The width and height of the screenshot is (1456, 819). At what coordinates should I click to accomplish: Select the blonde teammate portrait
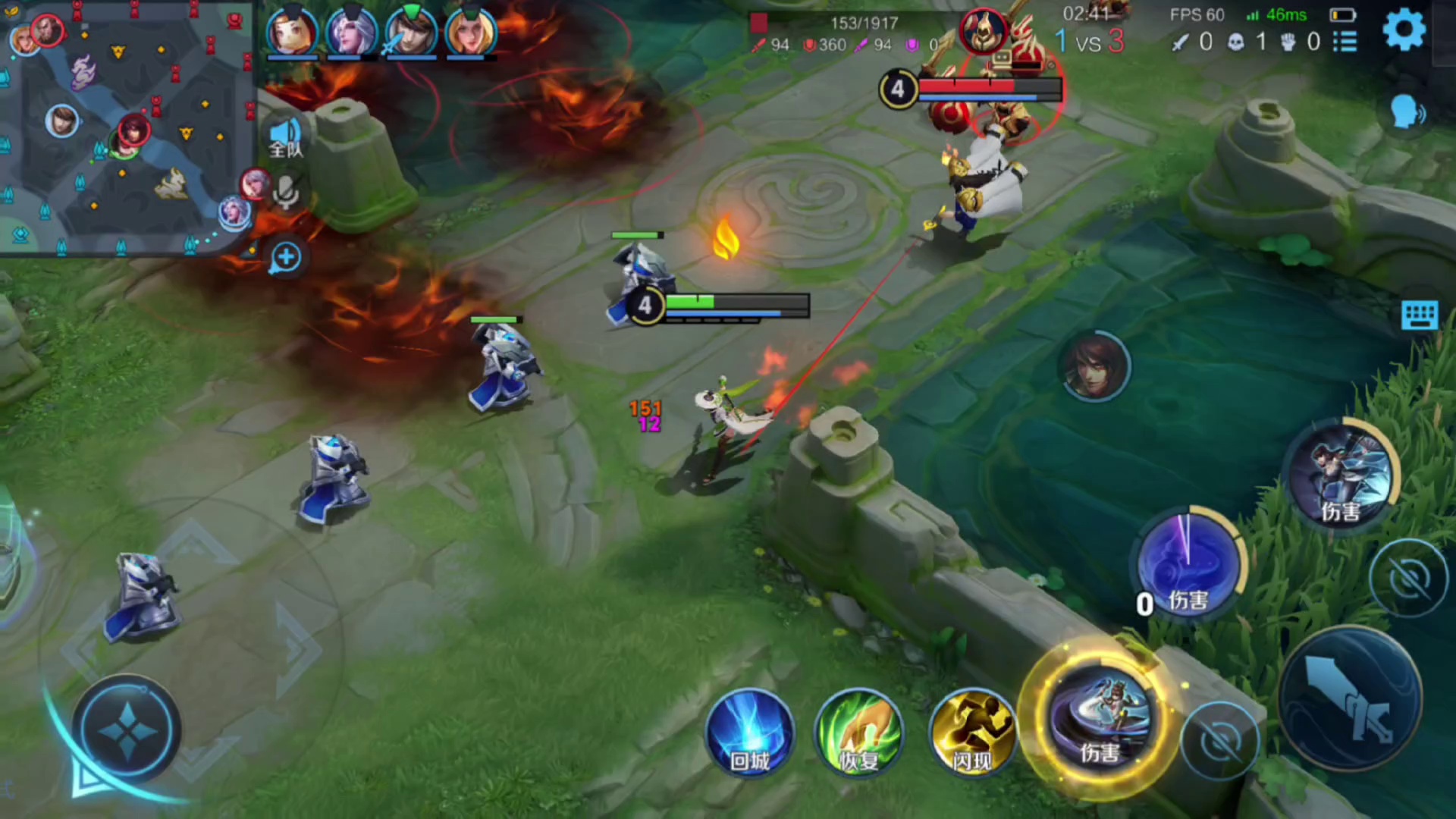click(x=470, y=32)
